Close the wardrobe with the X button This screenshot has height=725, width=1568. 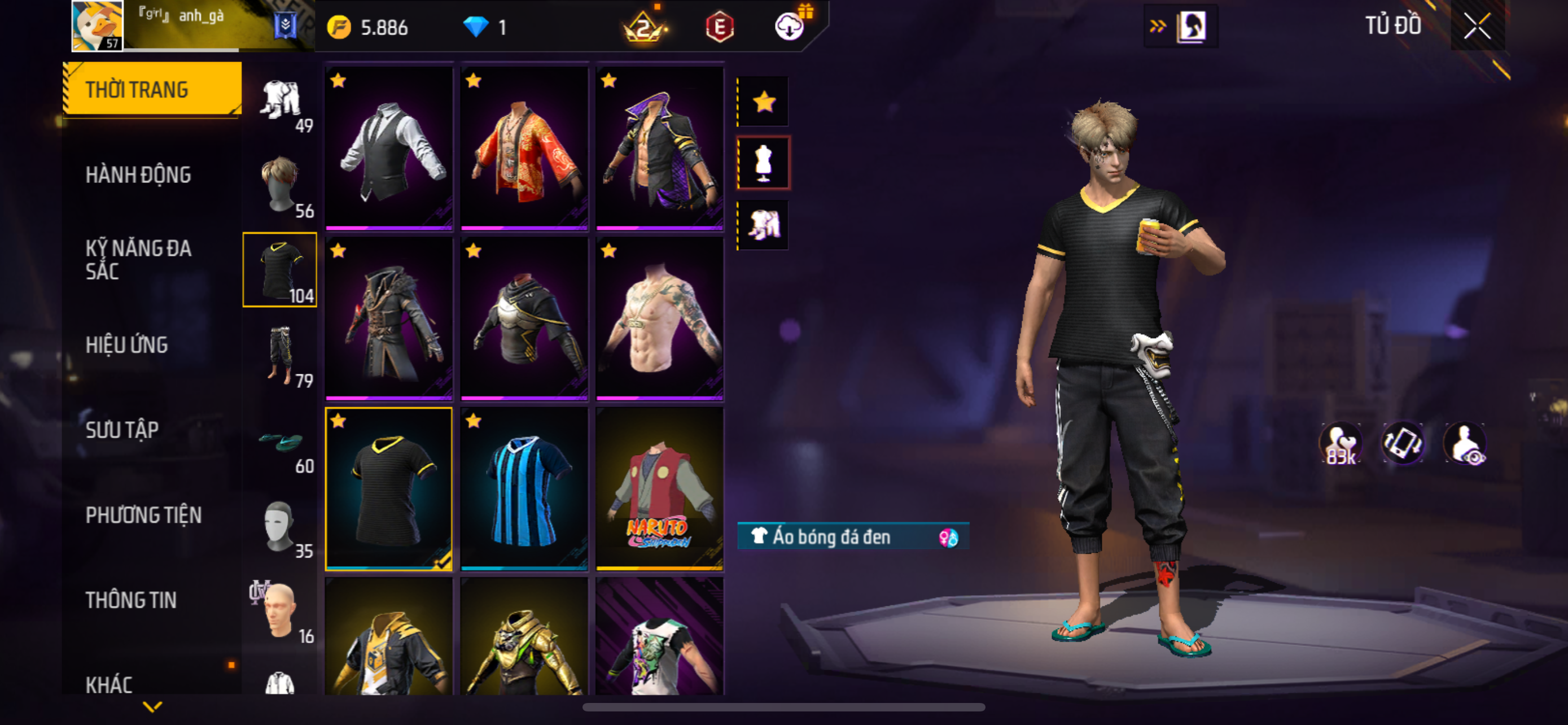click(1477, 26)
